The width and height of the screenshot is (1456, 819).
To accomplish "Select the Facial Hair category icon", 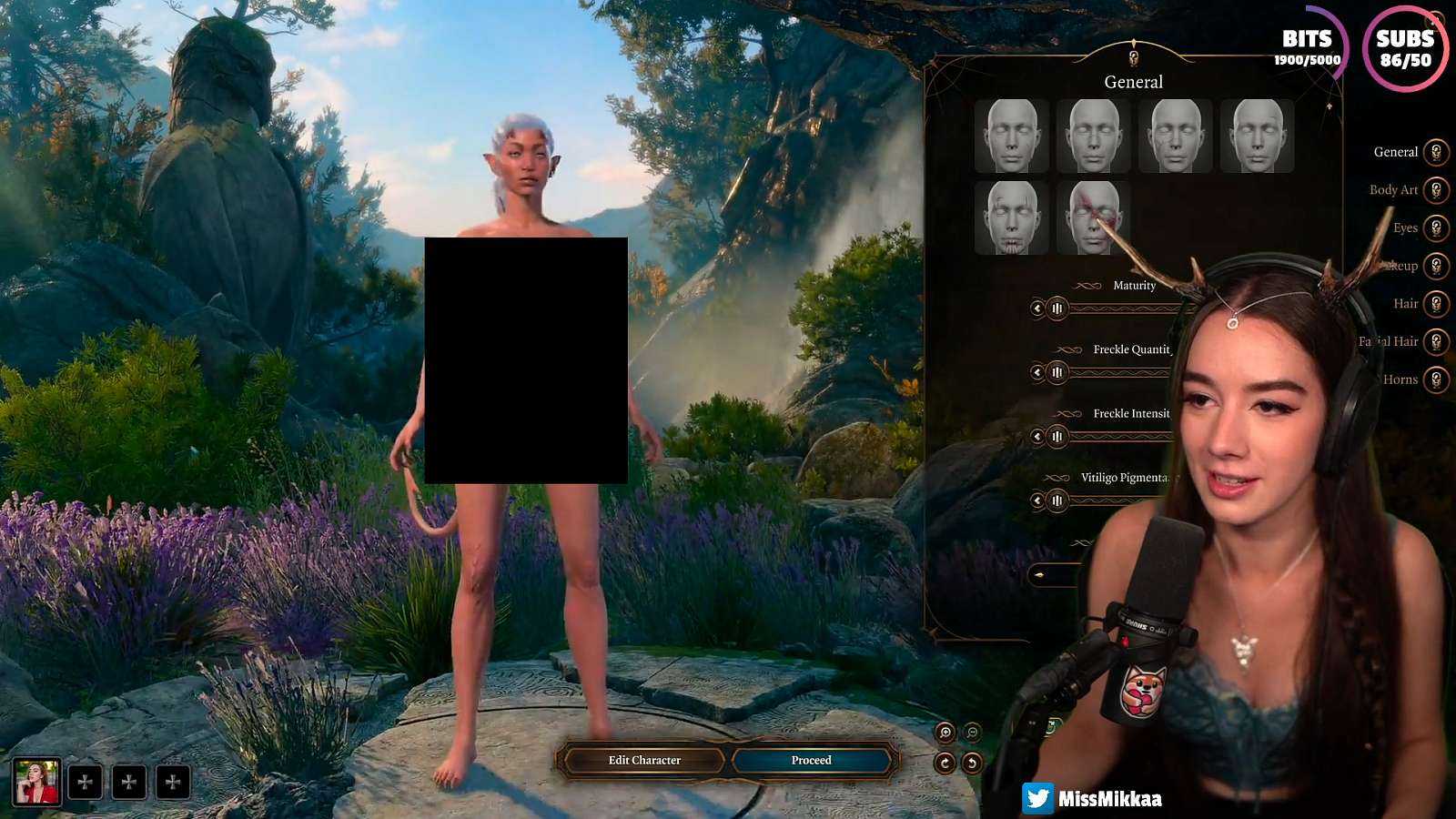I will point(1436,341).
